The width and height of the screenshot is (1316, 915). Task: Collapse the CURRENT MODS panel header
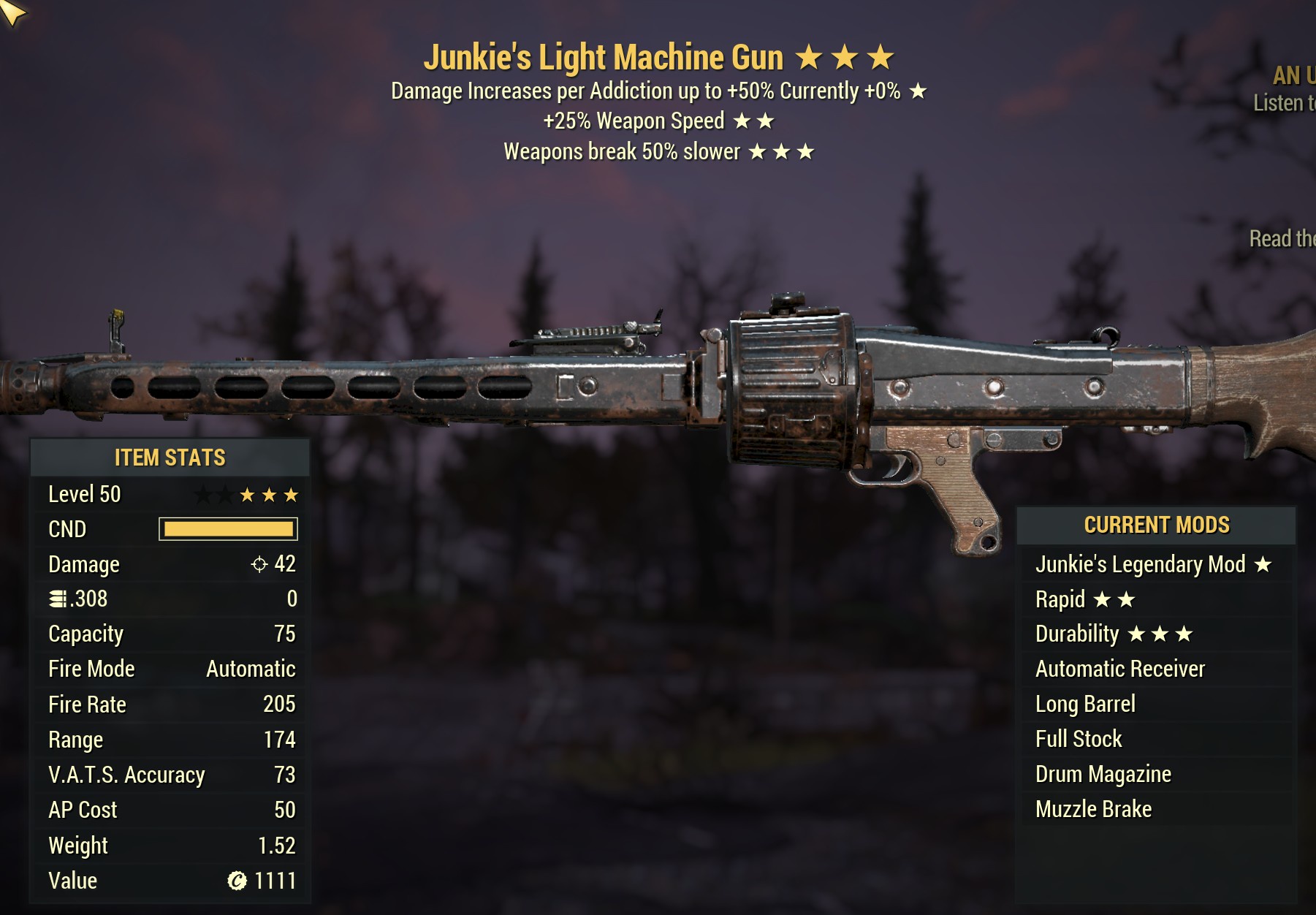click(1155, 525)
